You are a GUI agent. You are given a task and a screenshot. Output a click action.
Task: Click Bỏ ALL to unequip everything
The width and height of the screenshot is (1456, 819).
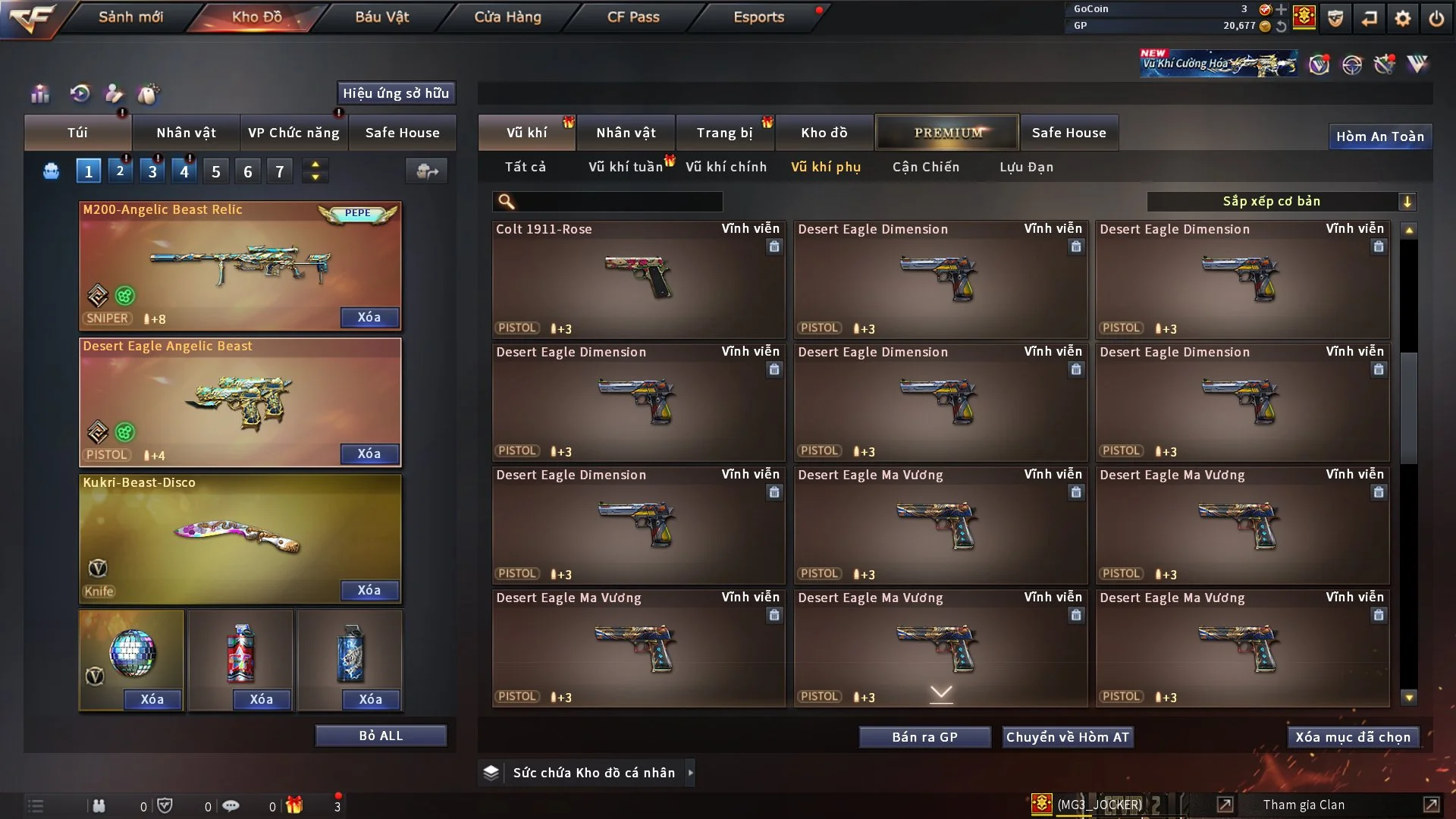(x=381, y=736)
